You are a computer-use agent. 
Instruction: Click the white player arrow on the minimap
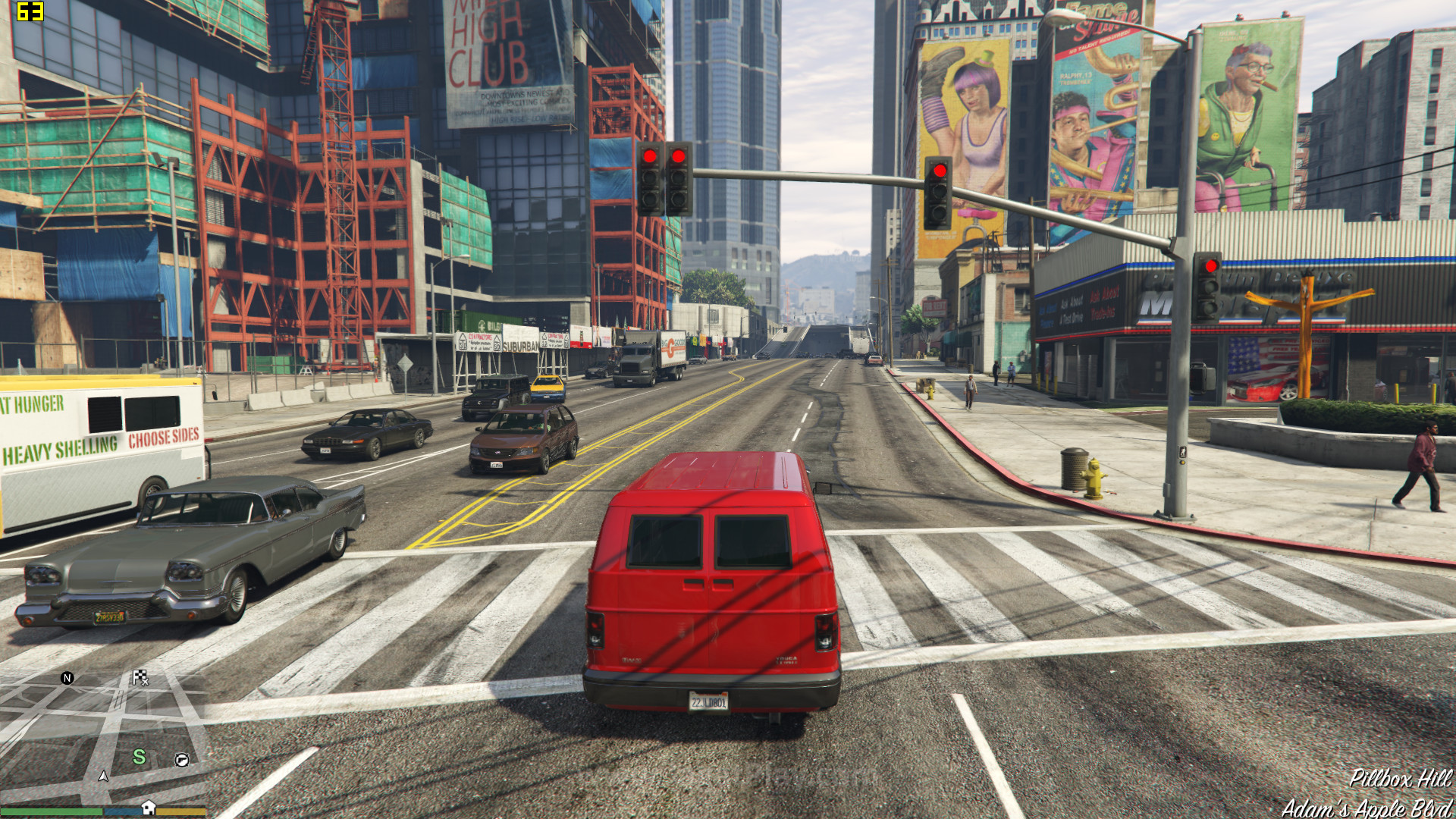pos(103,776)
